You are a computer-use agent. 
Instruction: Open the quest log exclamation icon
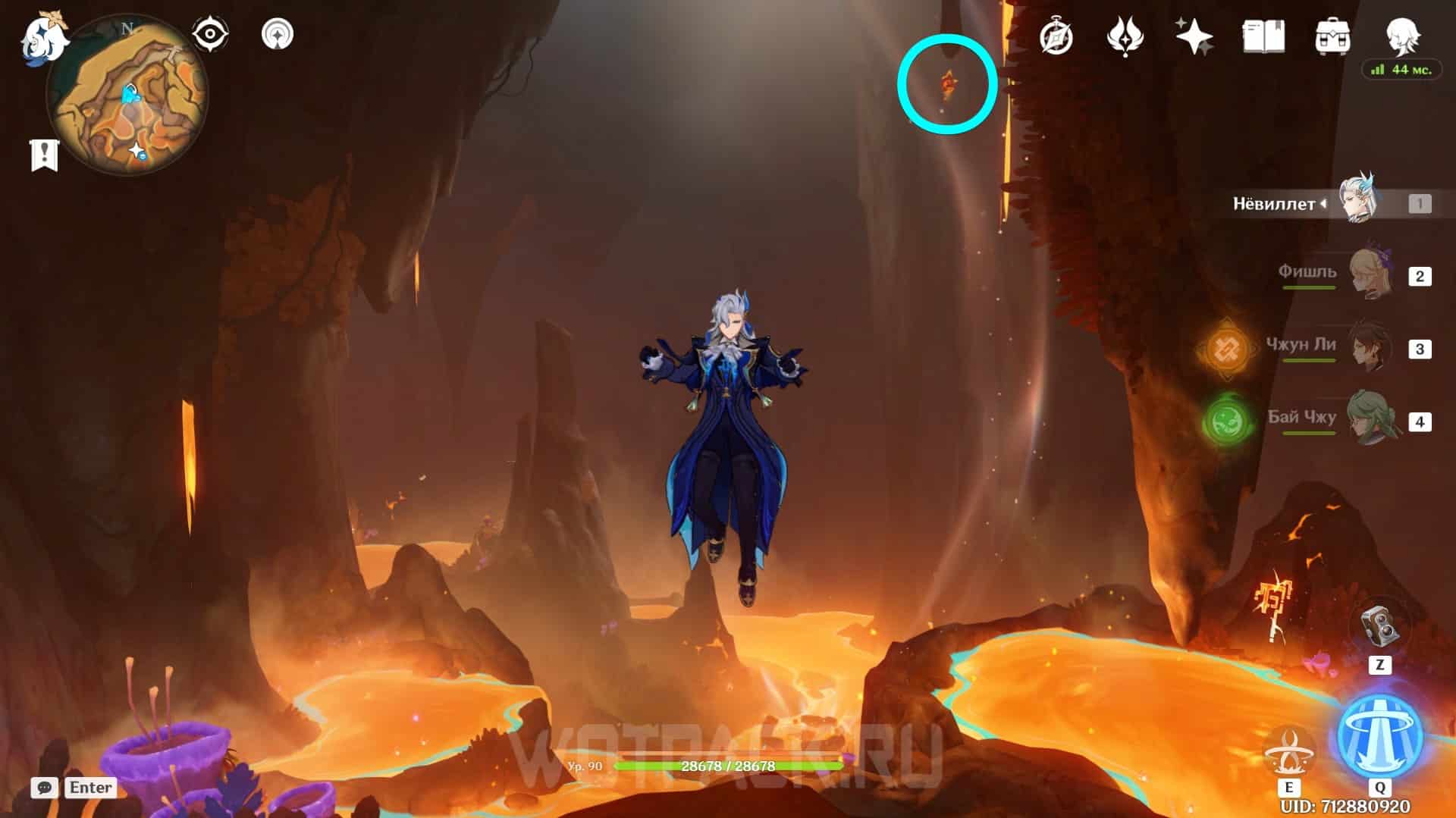44,155
